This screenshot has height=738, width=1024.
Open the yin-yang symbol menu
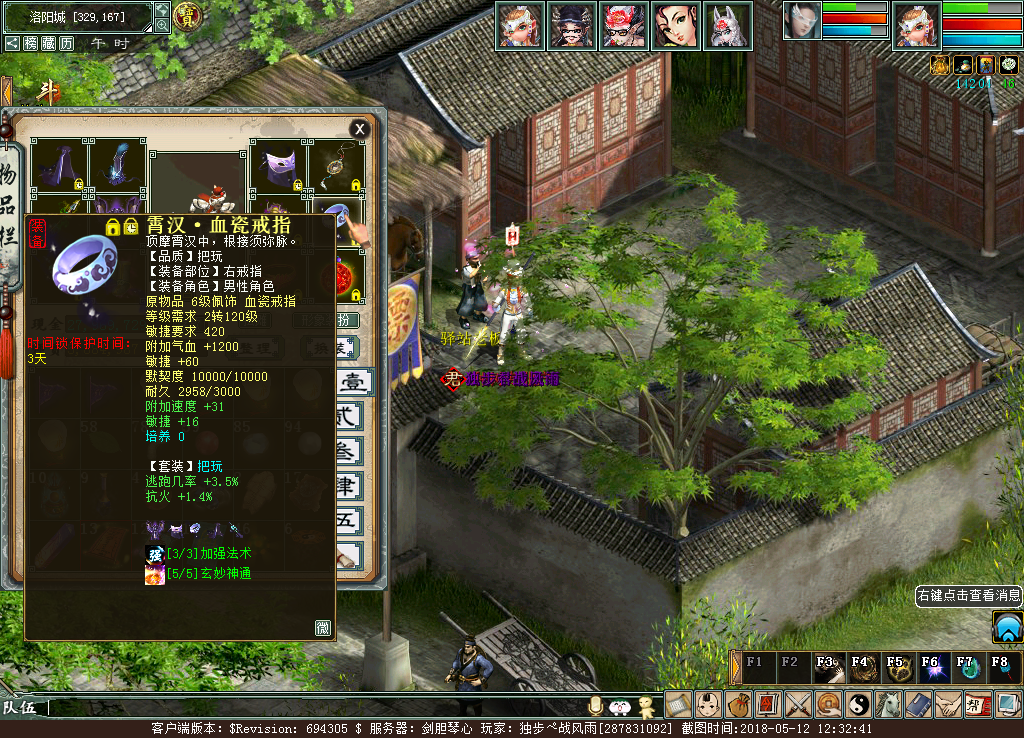pos(858,704)
